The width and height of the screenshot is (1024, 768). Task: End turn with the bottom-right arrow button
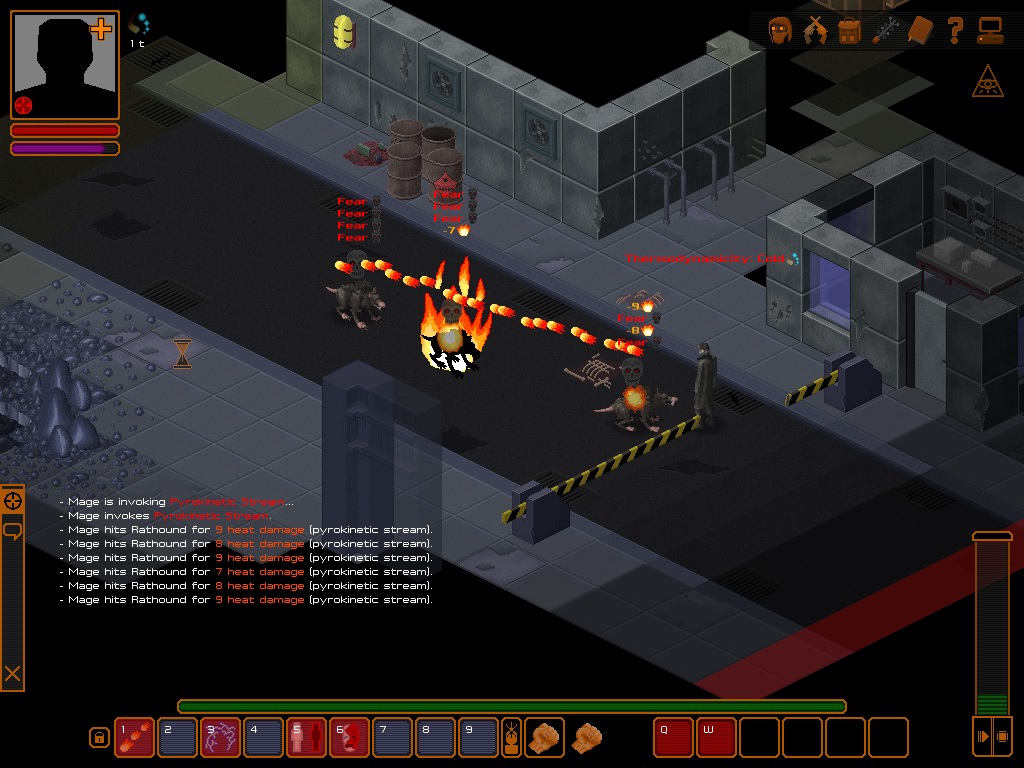pos(983,736)
